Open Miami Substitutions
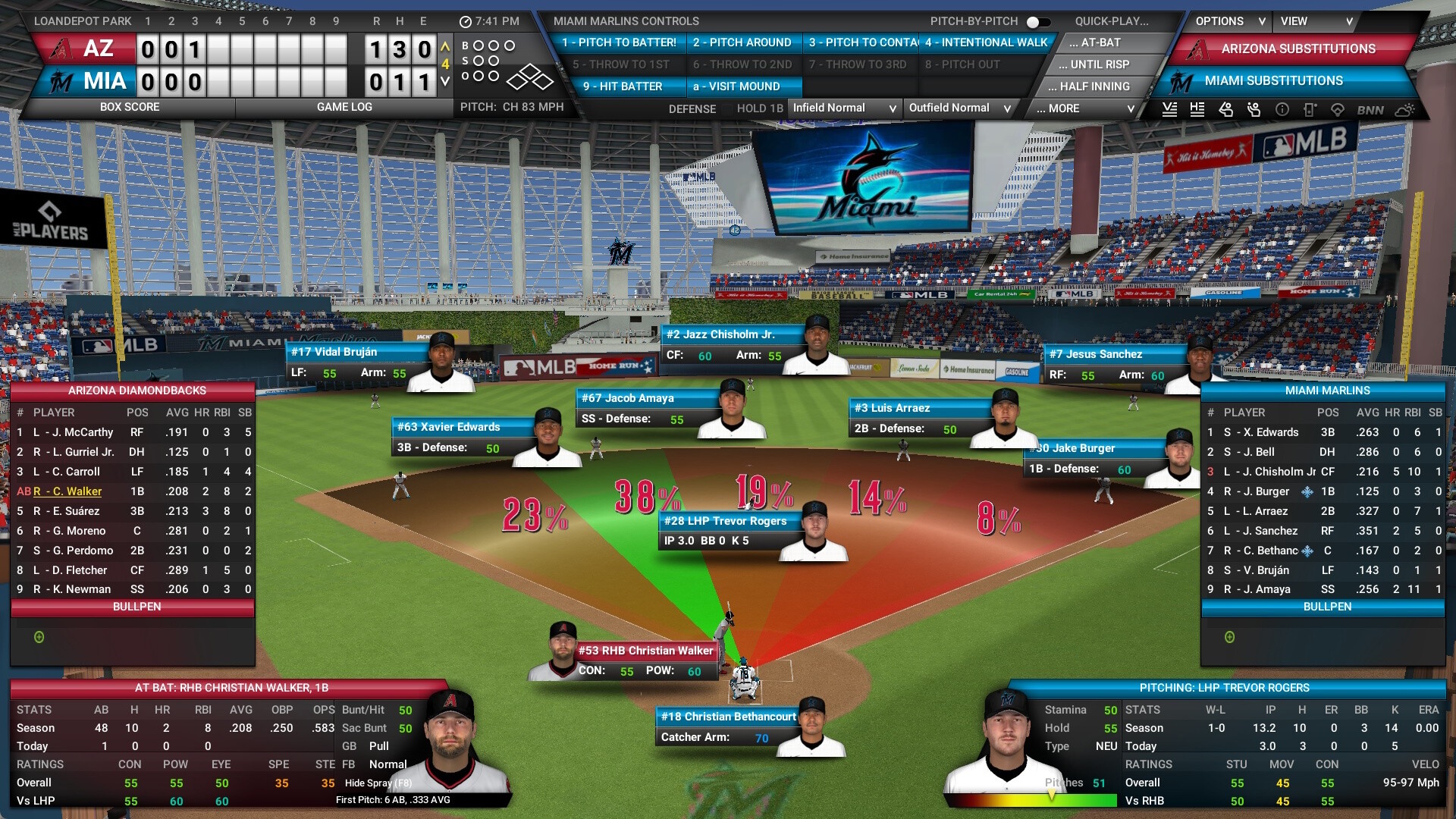 pos(1273,80)
